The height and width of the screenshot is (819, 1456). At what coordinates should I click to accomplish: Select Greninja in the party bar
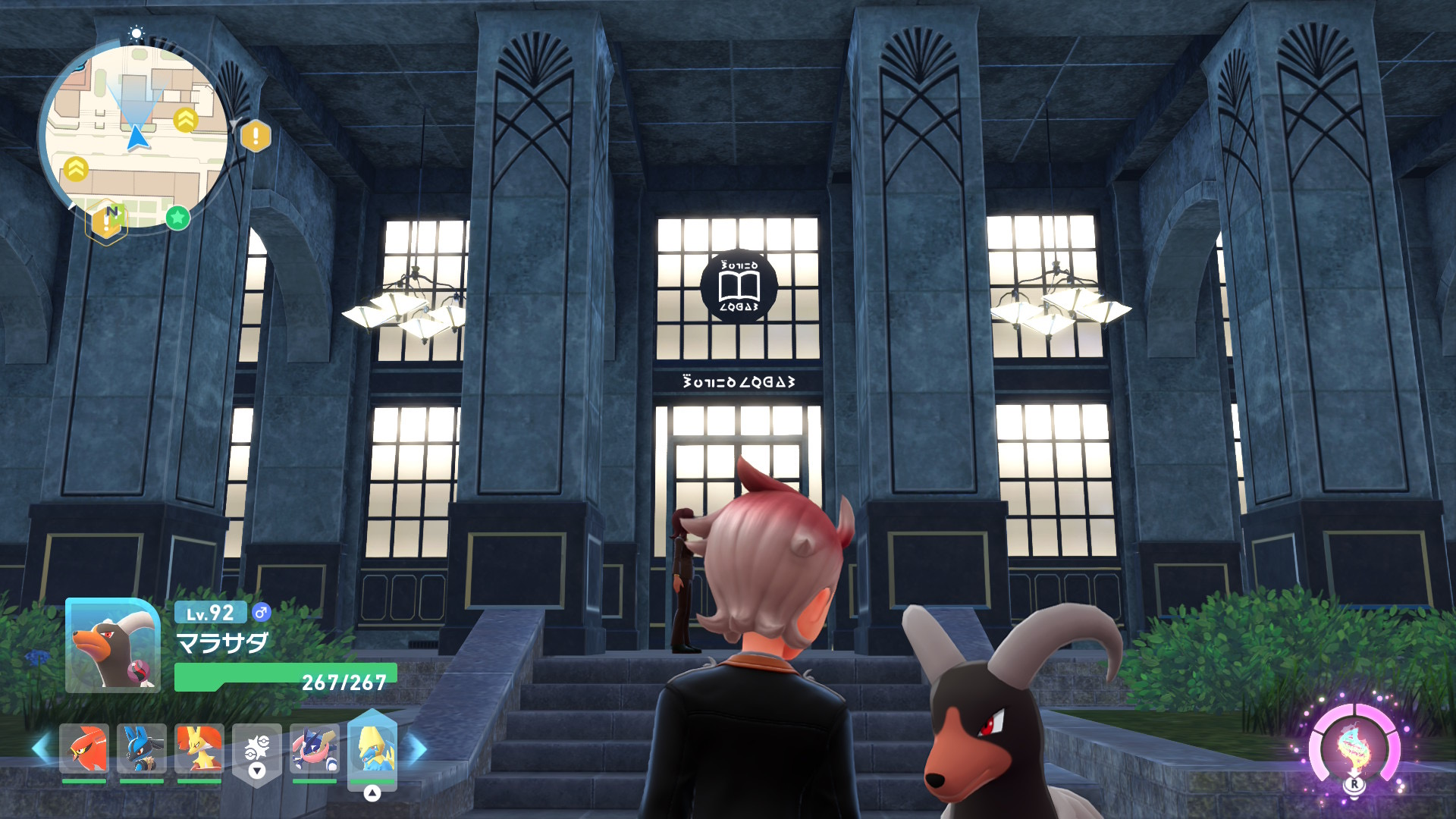314,748
